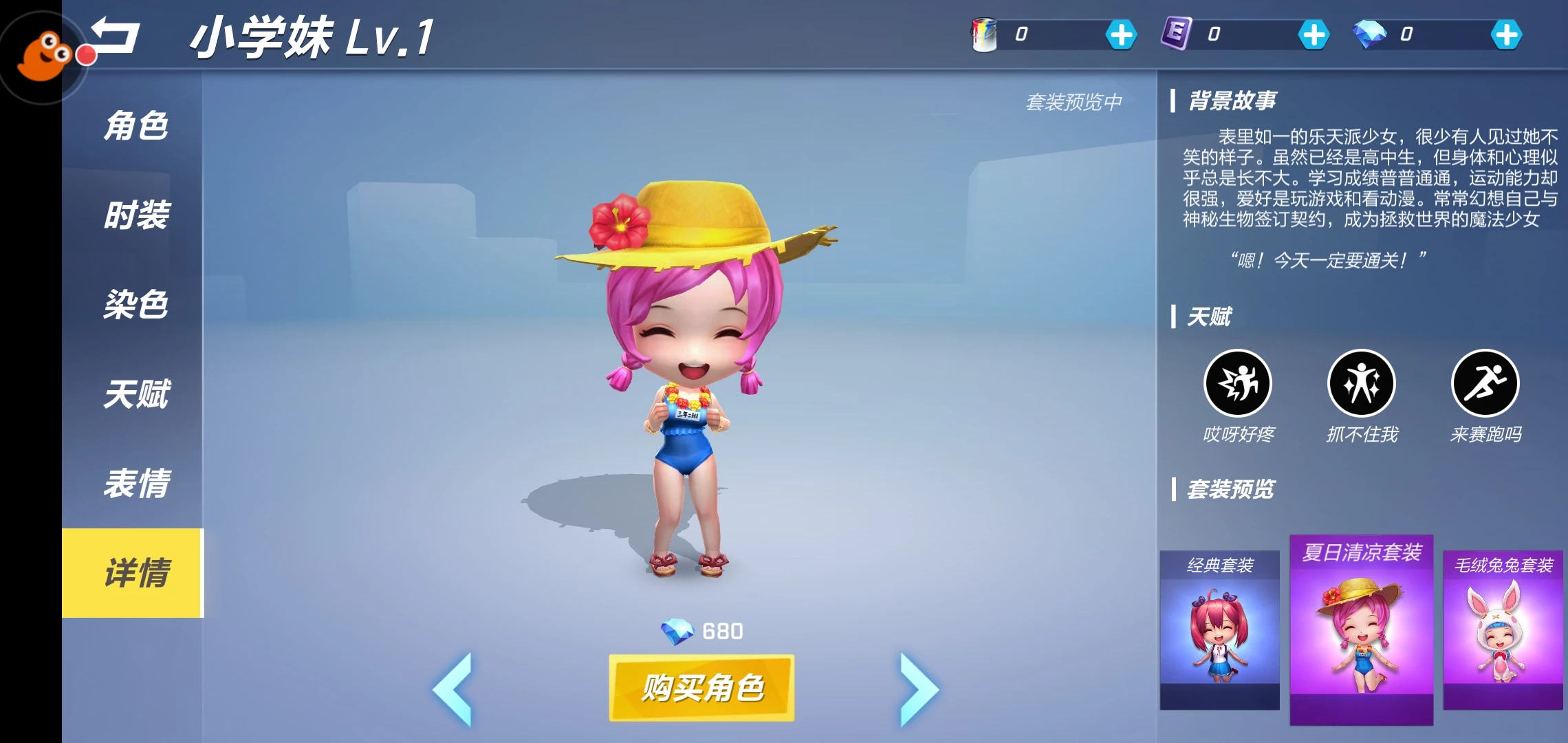Add more purple E currency

coord(1314,34)
